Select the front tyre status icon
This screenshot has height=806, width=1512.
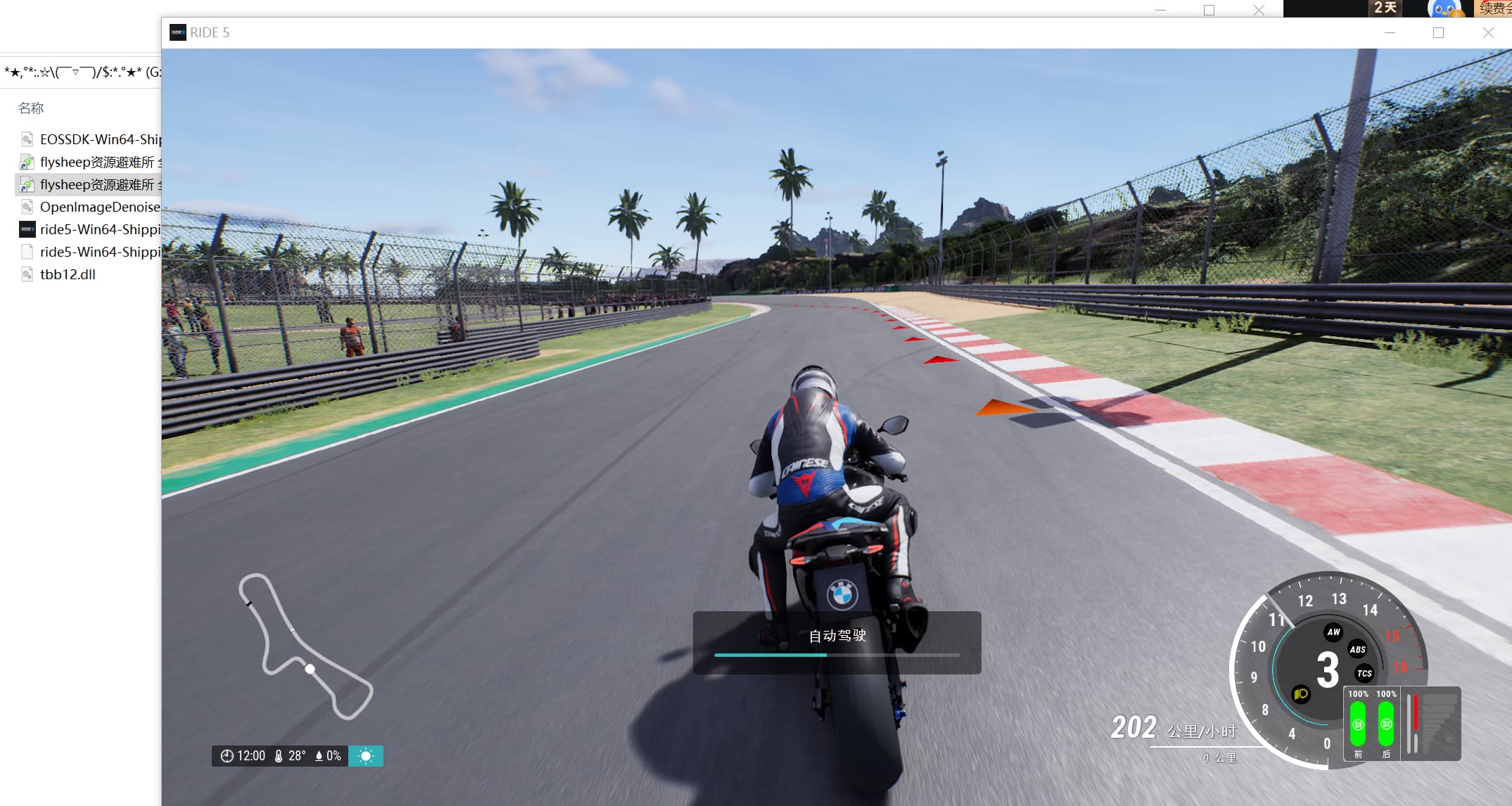point(1358,724)
